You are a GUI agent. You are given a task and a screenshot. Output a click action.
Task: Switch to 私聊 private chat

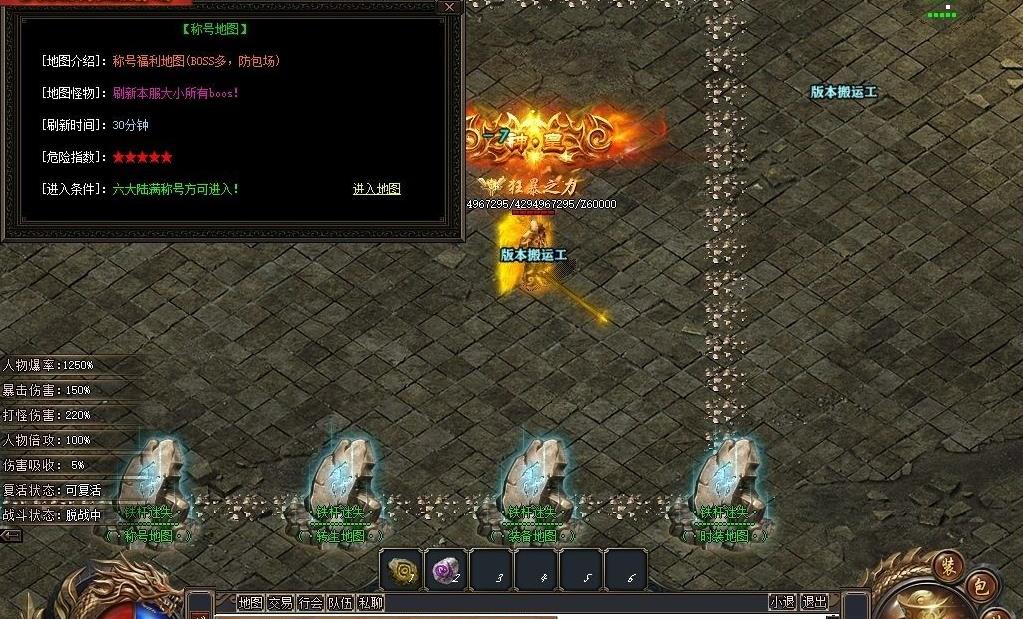370,602
